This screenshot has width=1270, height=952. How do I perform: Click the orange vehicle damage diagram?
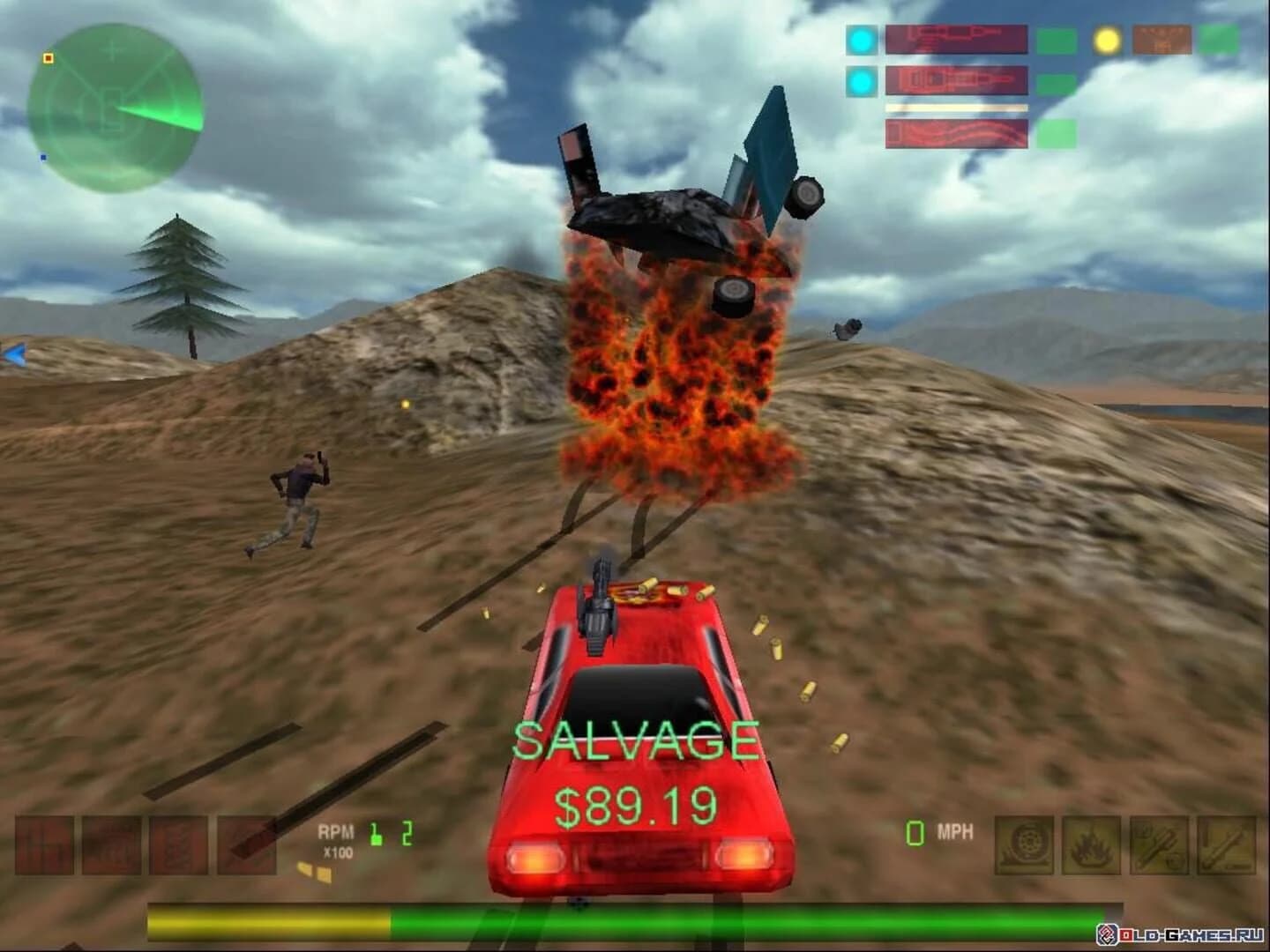(x=1164, y=40)
